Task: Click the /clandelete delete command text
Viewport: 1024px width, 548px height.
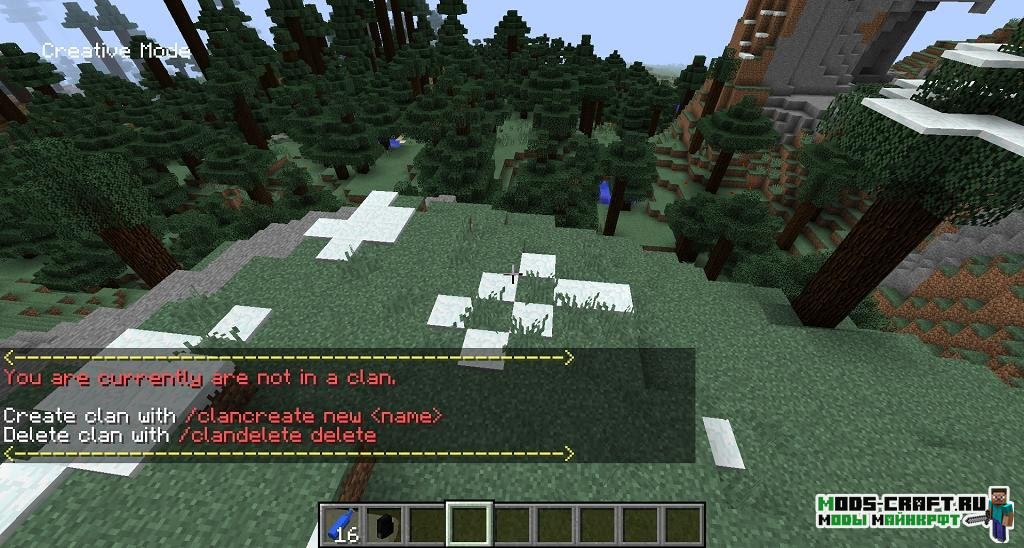Action: pyautogui.click(x=275, y=435)
